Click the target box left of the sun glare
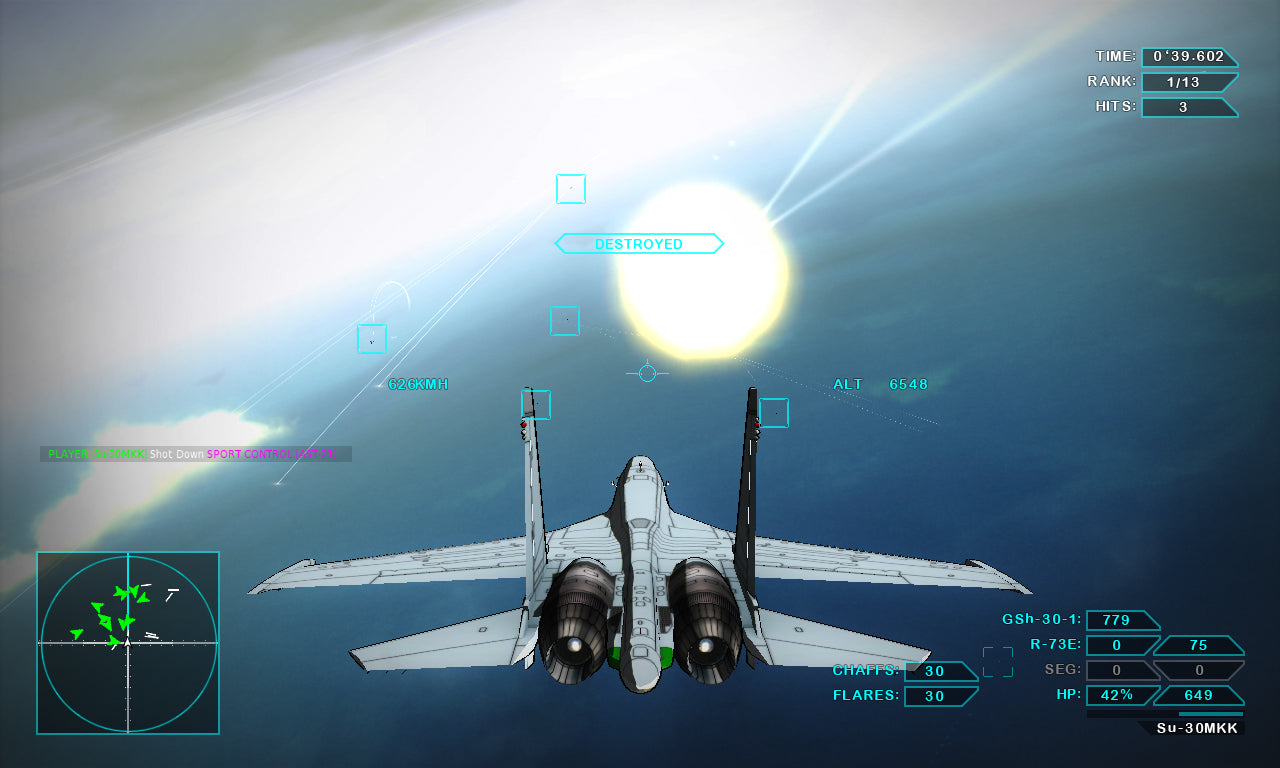The height and width of the screenshot is (768, 1280). click(x=565, y=322)
